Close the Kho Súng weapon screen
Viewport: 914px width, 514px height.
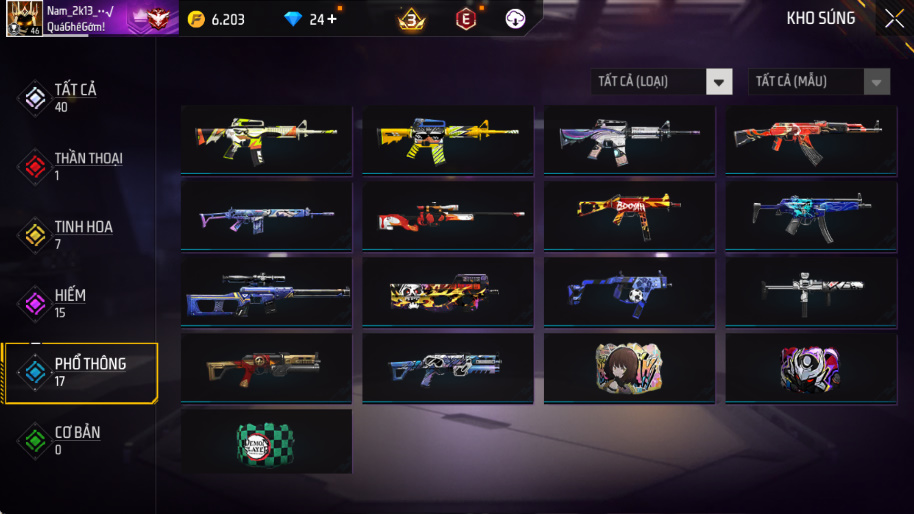[x=893, y=19]
